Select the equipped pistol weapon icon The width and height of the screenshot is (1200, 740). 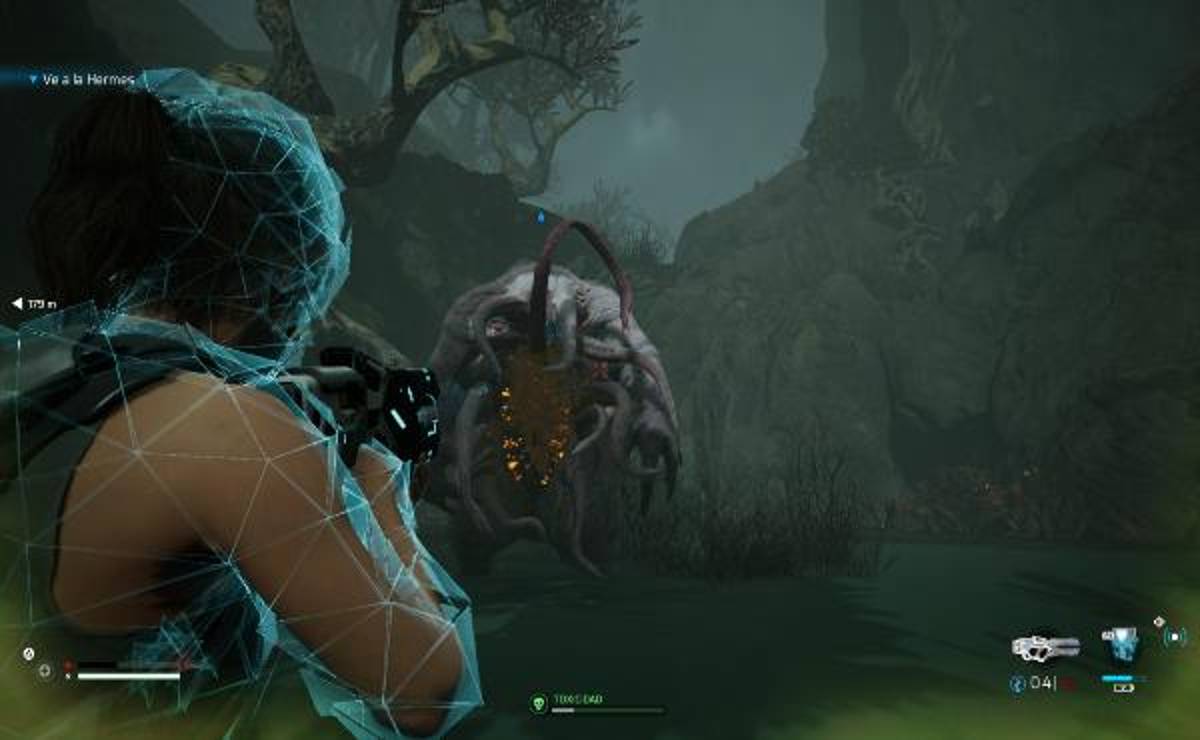(x=1045, y=646)
